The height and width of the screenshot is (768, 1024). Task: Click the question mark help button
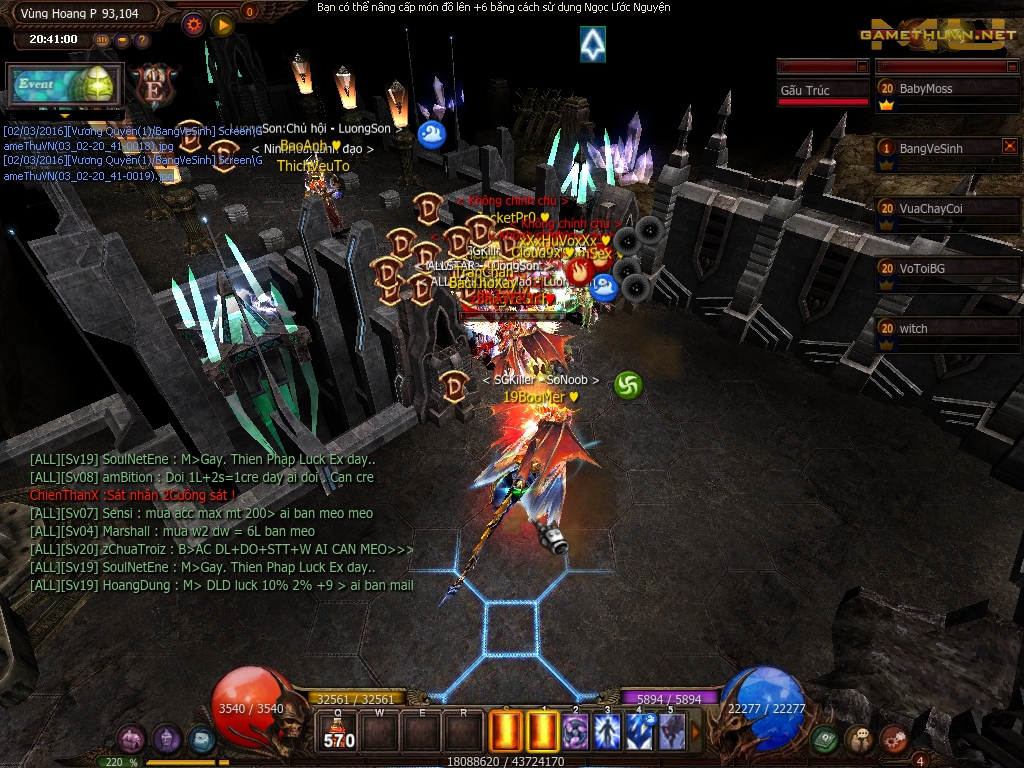pyautogui.click(x=141, y=40)
